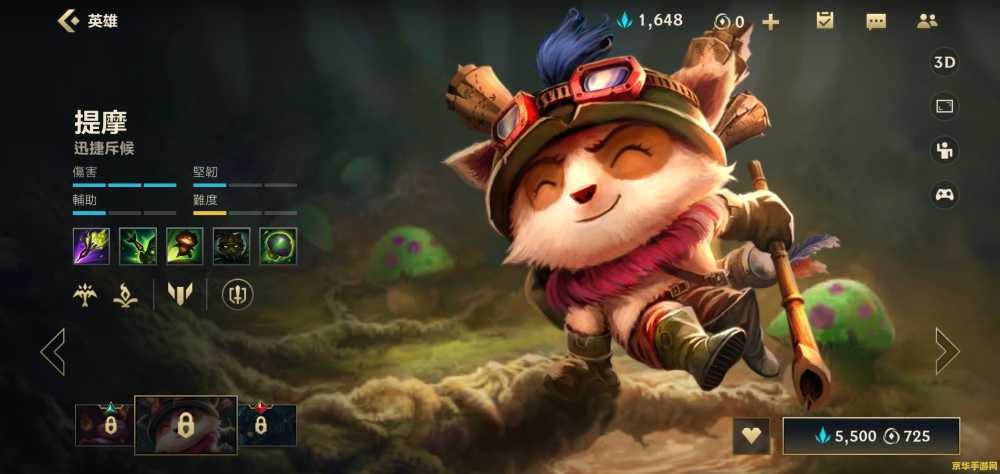View Teemo's blinding dart ability
The height and width of the screenshot is (474, 1000).
click(x=138, y=246)
